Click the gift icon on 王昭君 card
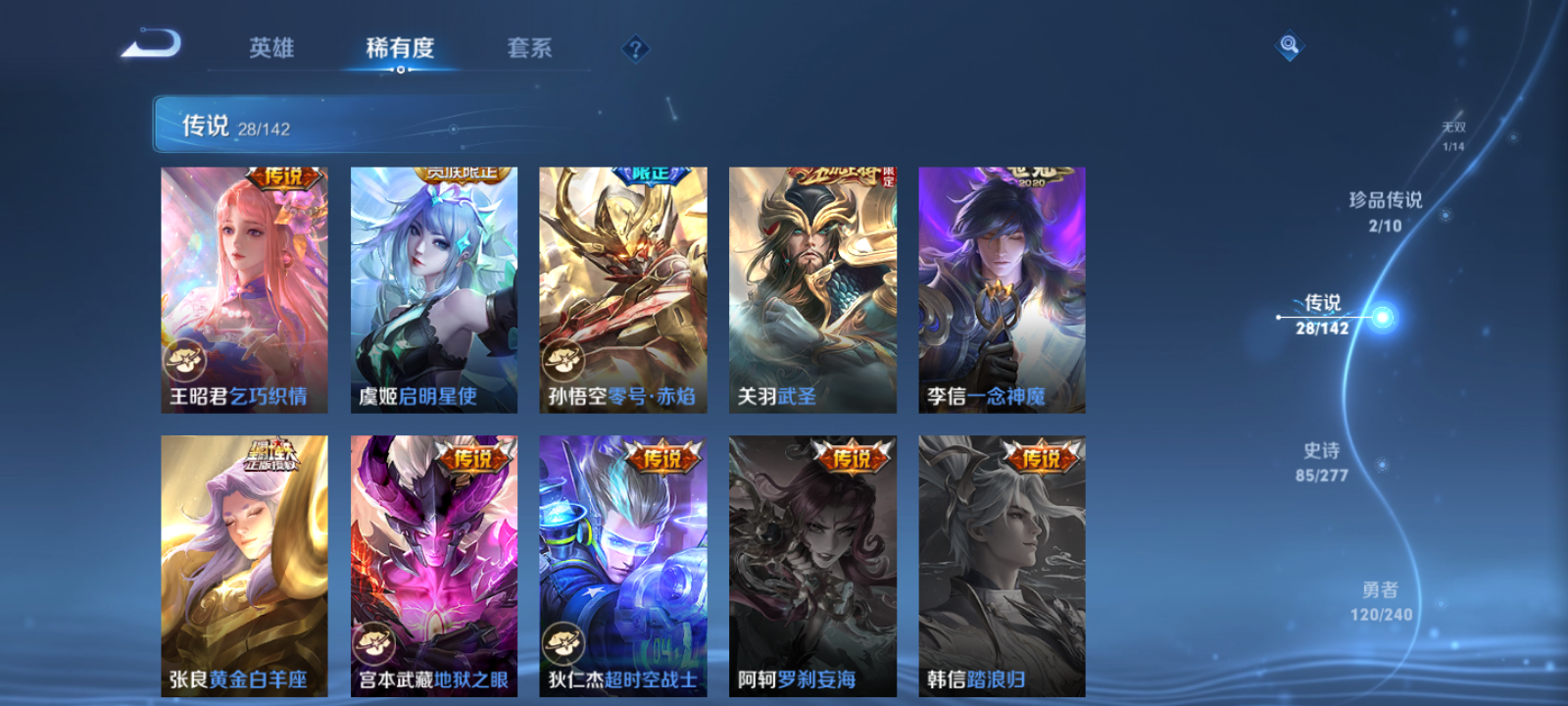Viewport: 1568px width, 706px height. [x=183, y=359]
